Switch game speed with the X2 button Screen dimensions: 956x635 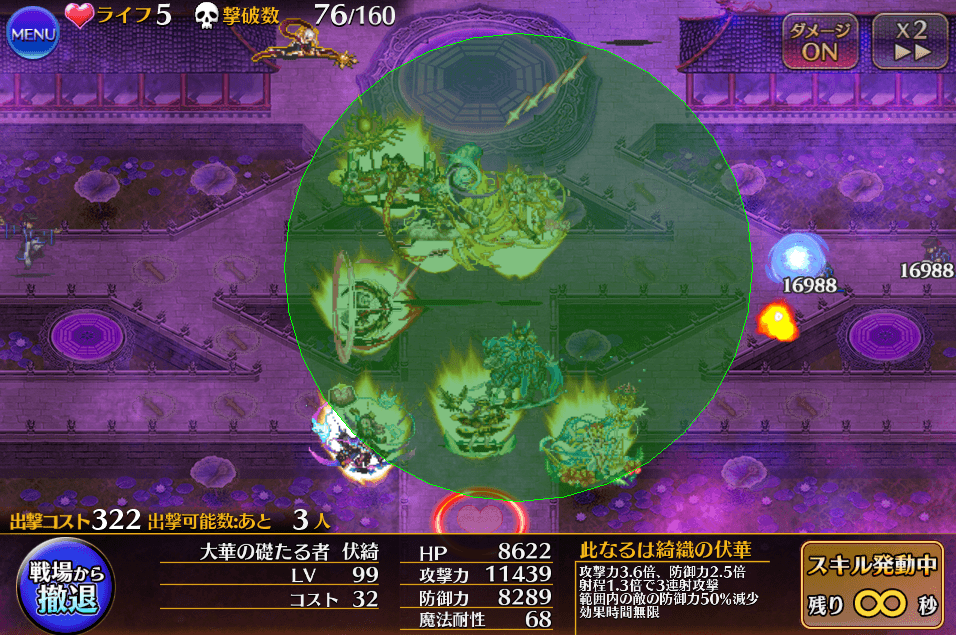[x=909, y=41]
